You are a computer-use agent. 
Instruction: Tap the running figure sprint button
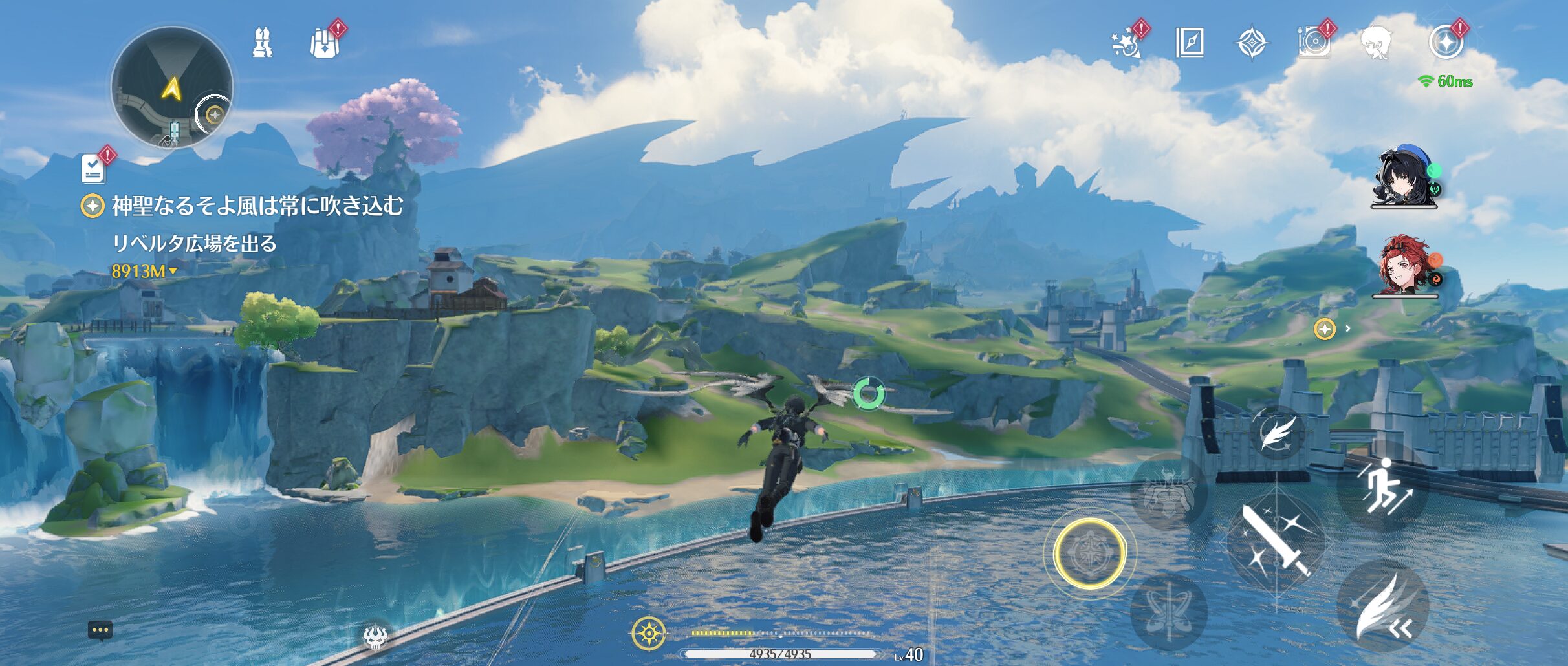(1382, 486)
